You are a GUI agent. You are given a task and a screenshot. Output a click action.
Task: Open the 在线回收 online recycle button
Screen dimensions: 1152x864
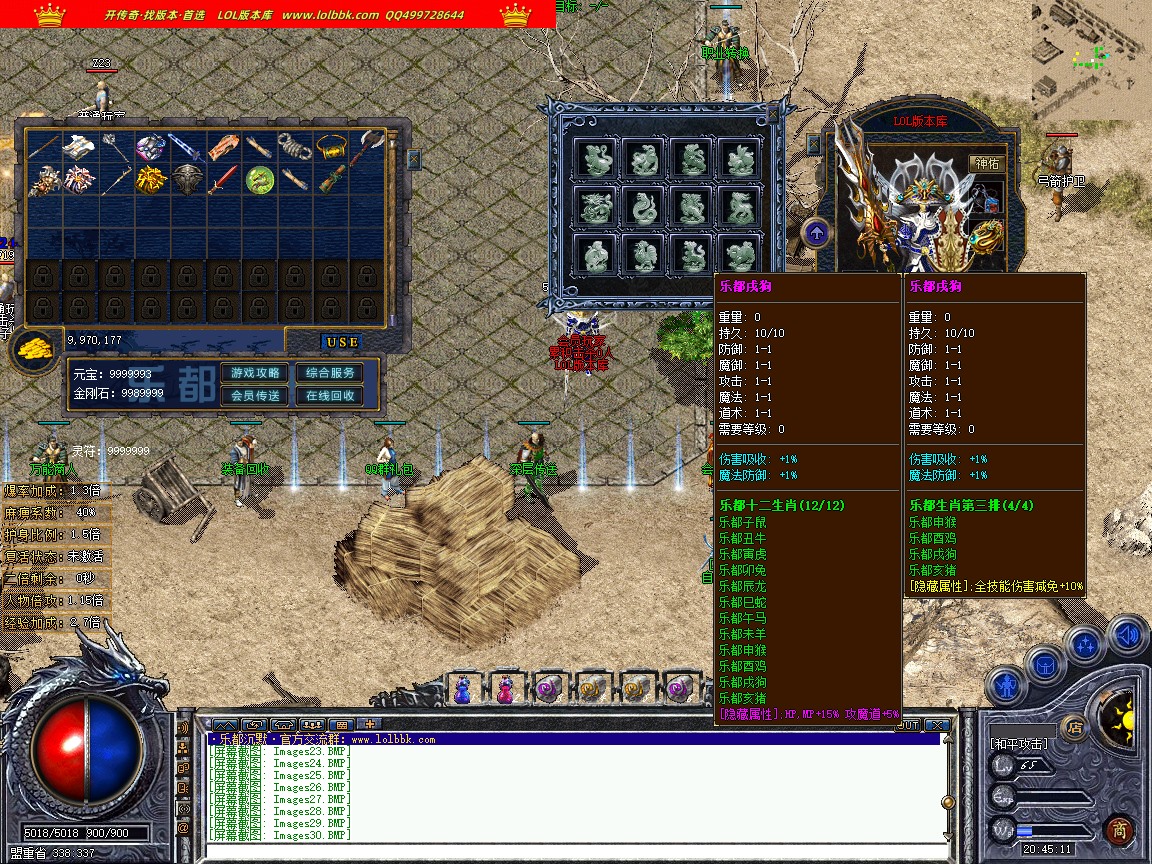click(x=330, y=396)
